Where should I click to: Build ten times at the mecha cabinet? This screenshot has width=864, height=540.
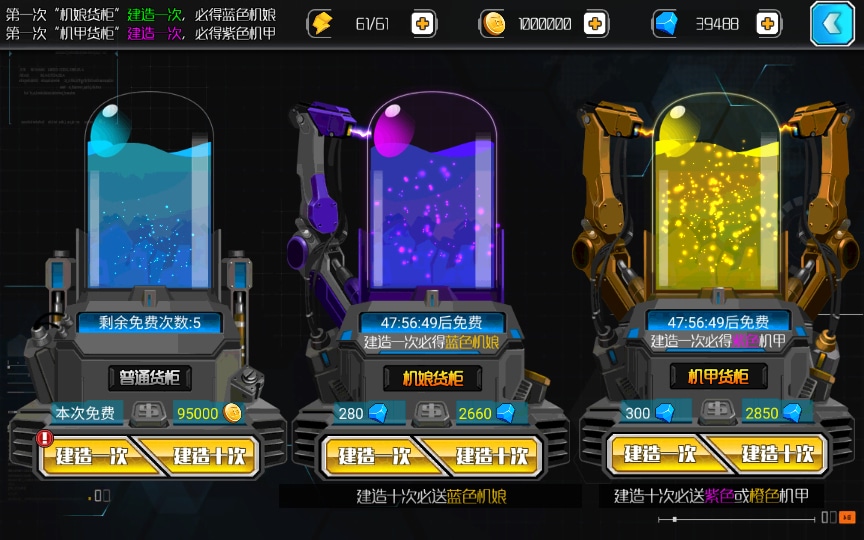(777, 455)
